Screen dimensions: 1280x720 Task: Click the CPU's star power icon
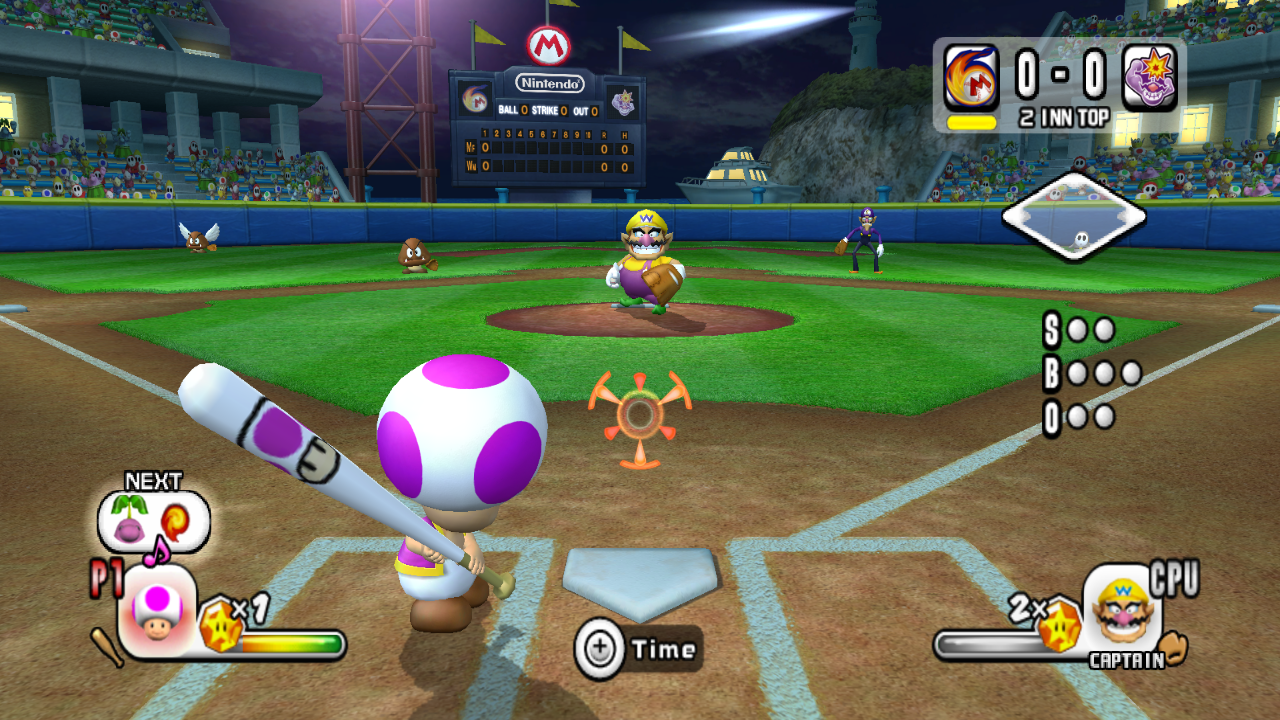click(x=1059, y=627)
